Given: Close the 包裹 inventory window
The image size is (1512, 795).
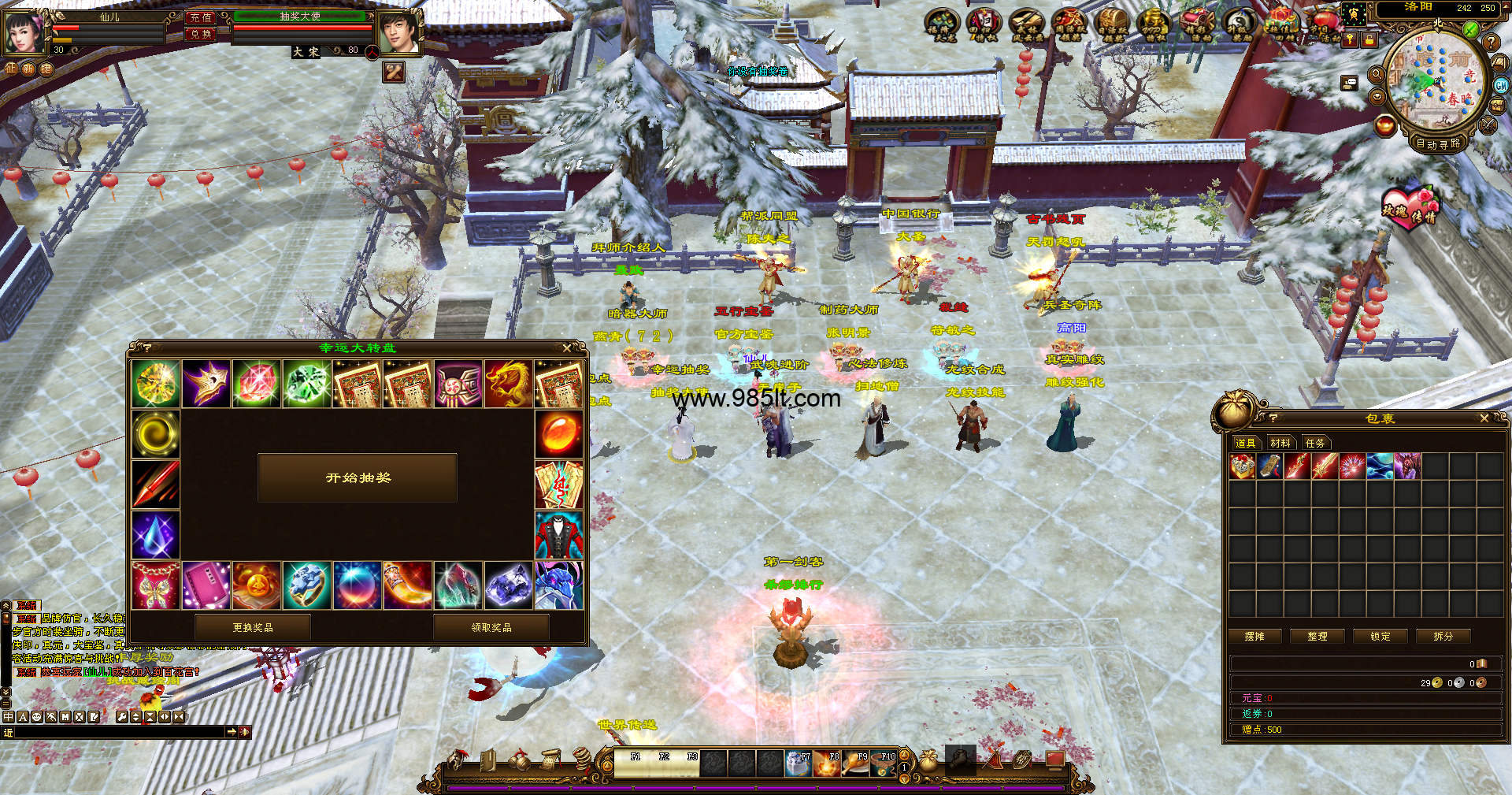Looking at the screenshot, I should pos(1484,418).
